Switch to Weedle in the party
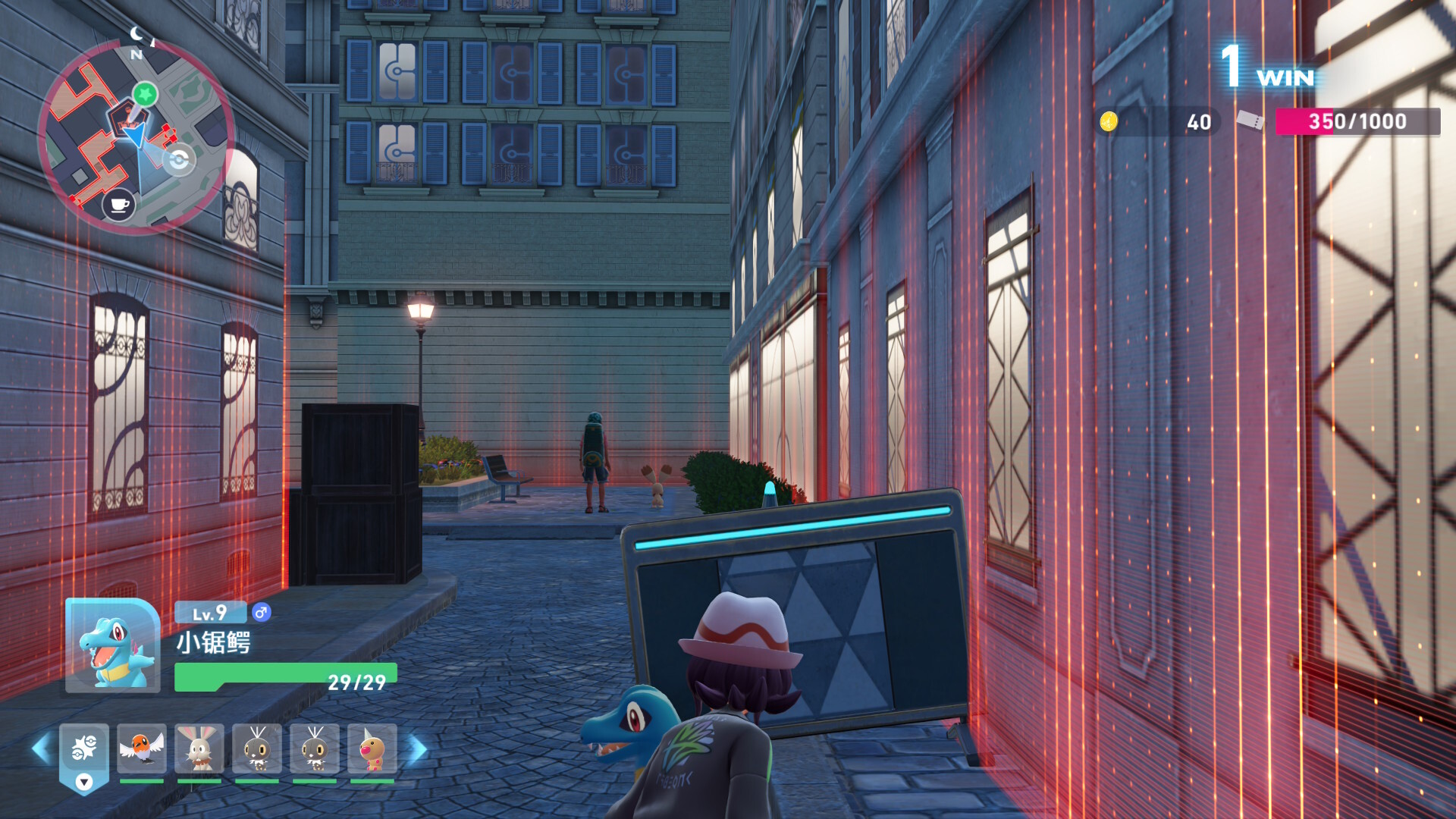This screenshot has height=819, width=1456. click(x=372, y=748)
